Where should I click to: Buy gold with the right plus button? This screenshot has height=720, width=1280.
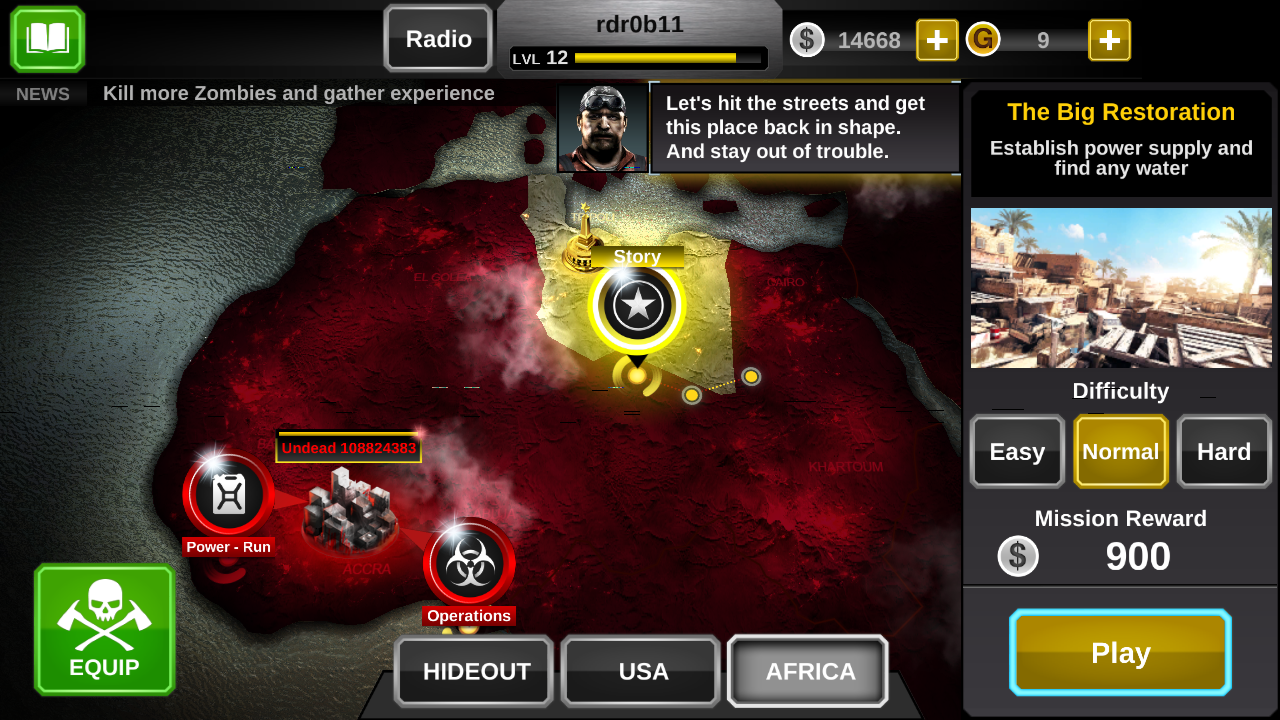[1109, 41]
